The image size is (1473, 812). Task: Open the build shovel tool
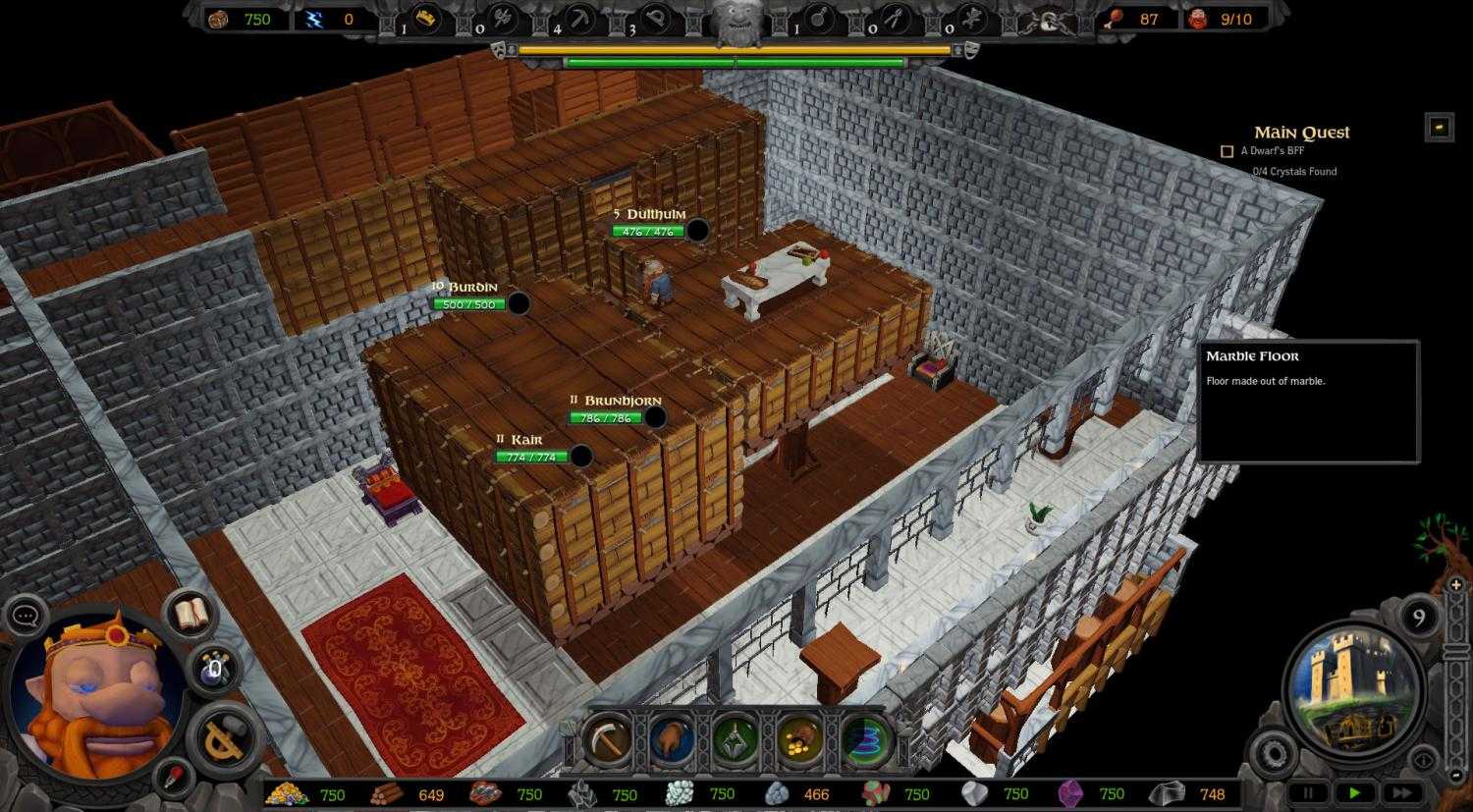click(x=736, y=741)
